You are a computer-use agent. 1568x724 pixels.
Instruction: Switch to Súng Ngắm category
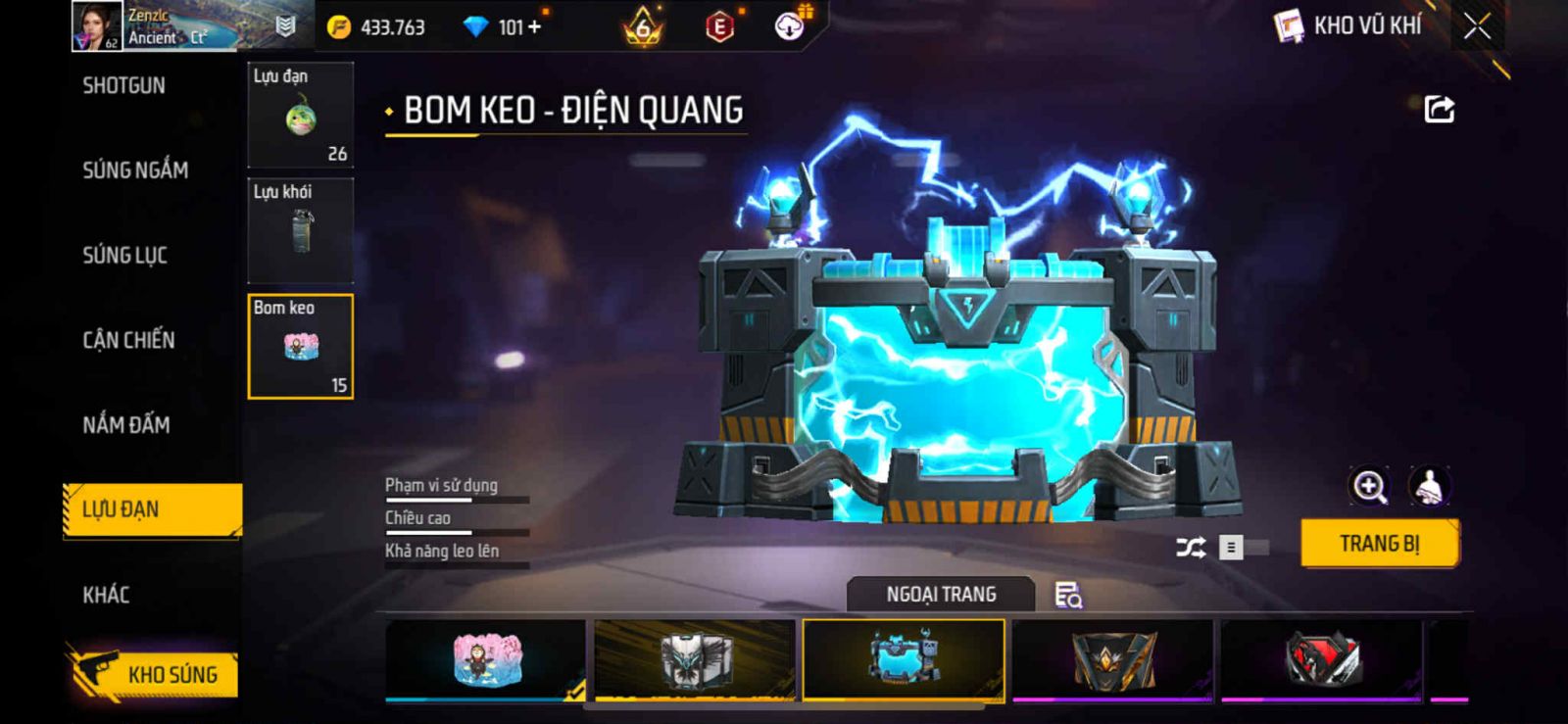135,170
